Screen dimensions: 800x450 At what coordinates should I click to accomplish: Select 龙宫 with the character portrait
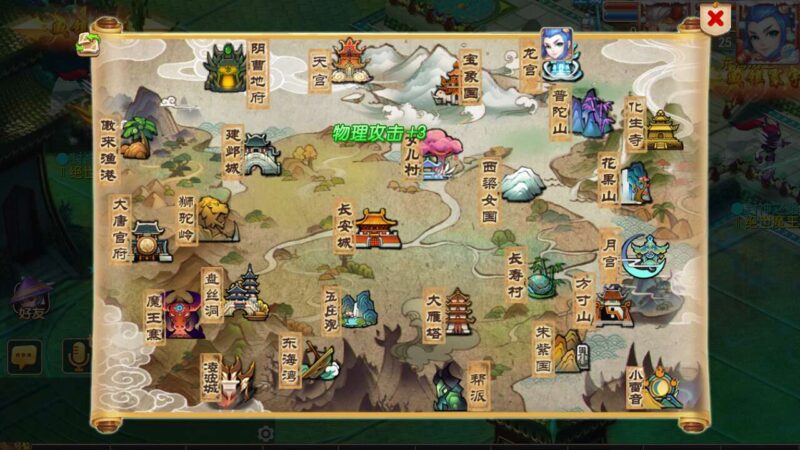559,55
